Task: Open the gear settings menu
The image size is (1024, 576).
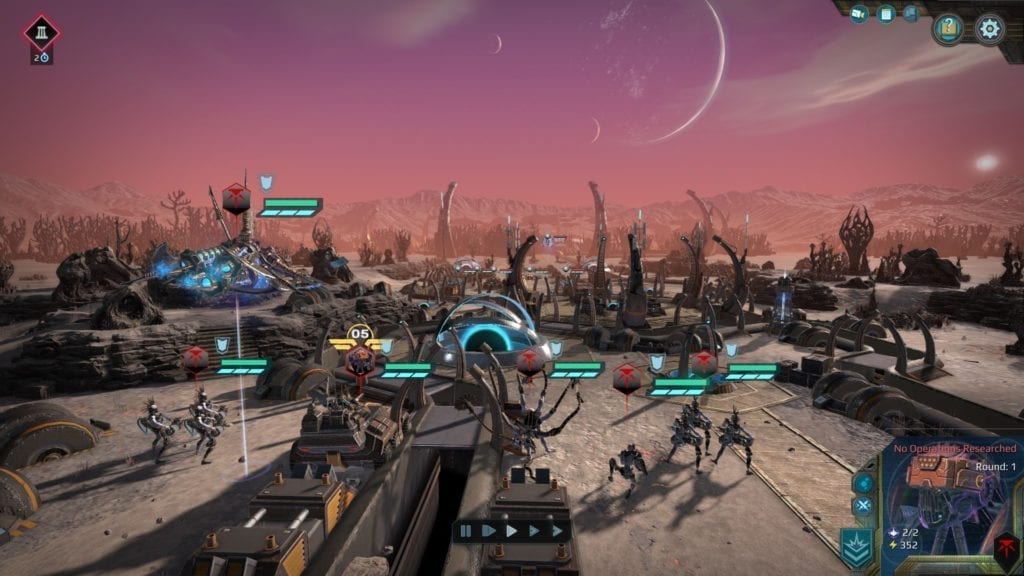Action: coord(989,28)
